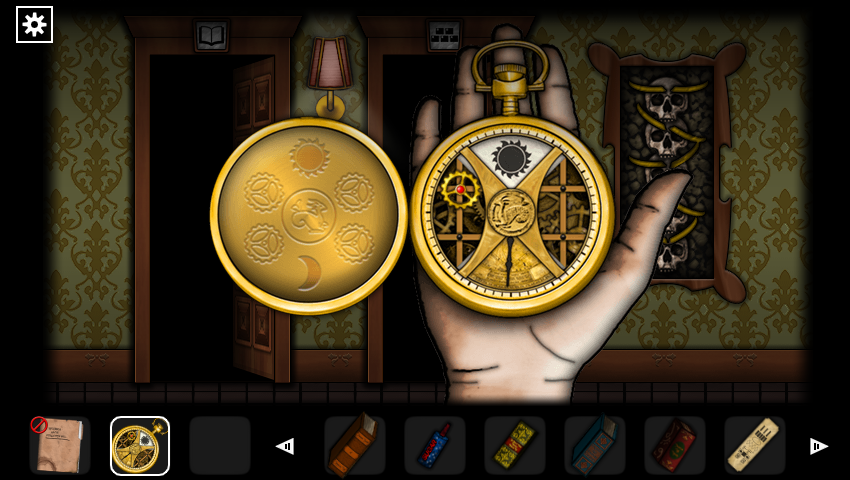The height and width of the screenshot is (480, 850).
Task: Select the golden pocket watch inventory slot
Action: (x=140, y=446)
